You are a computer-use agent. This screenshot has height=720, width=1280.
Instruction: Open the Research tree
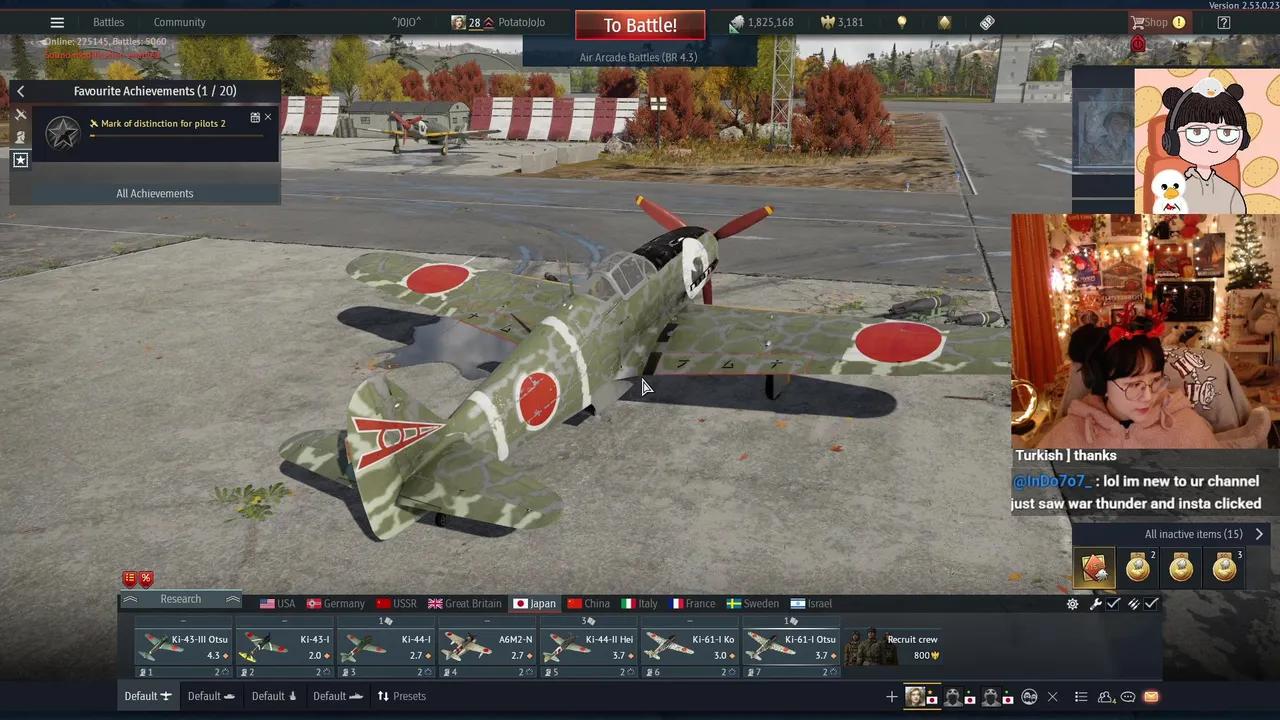click(180, 599)
